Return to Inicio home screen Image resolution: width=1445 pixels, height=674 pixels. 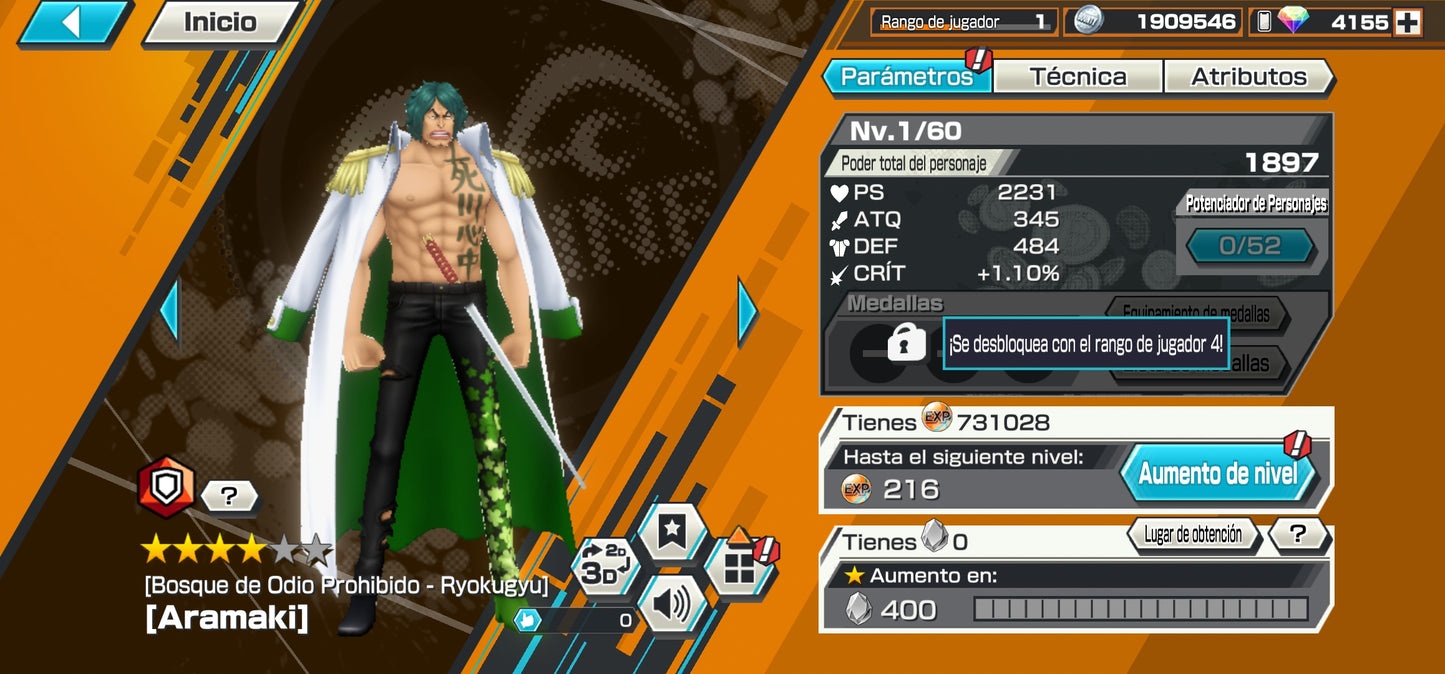219,22
